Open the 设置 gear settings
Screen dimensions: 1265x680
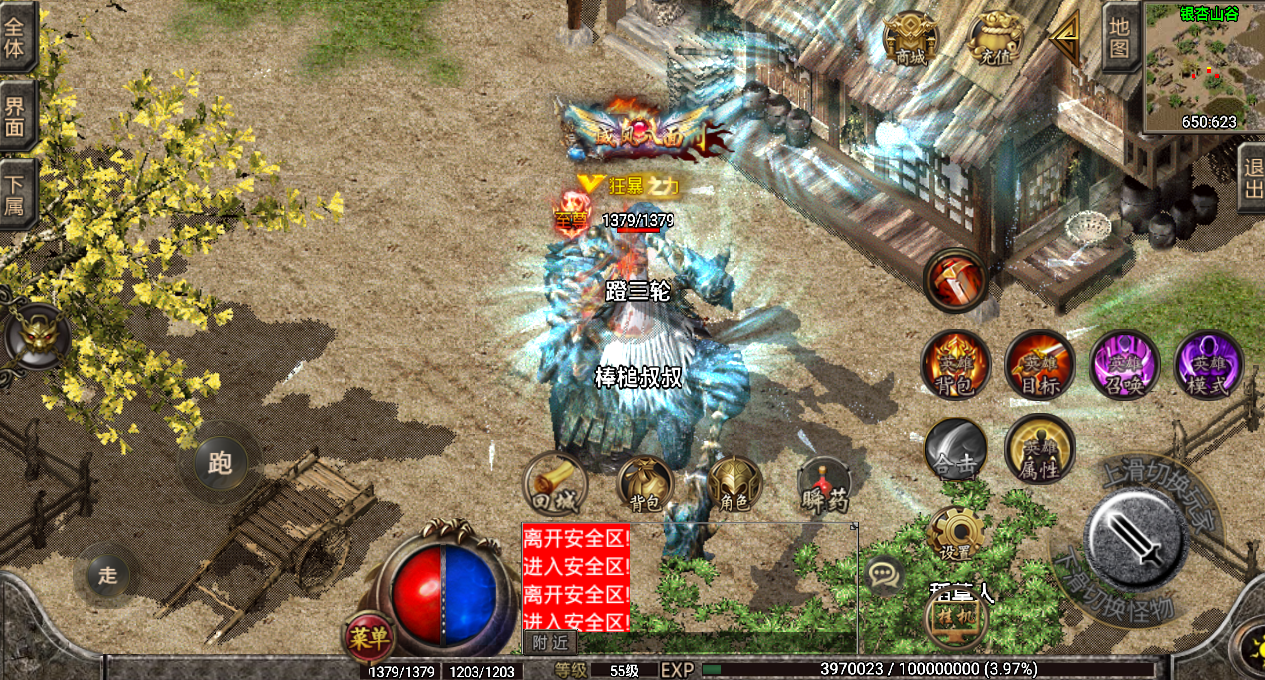[x=955, y=535]
